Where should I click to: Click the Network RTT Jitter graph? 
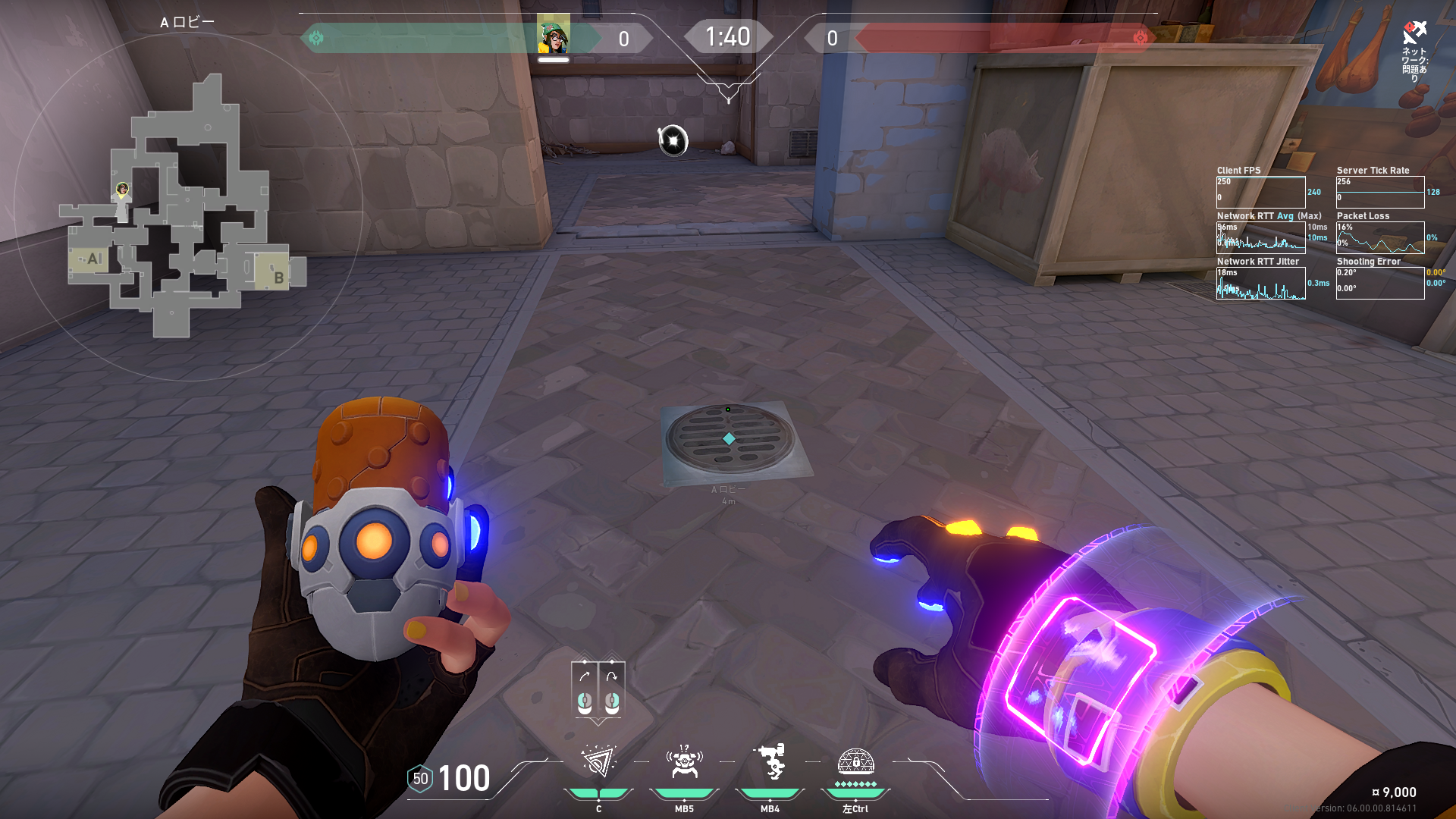click(1260, 283)
